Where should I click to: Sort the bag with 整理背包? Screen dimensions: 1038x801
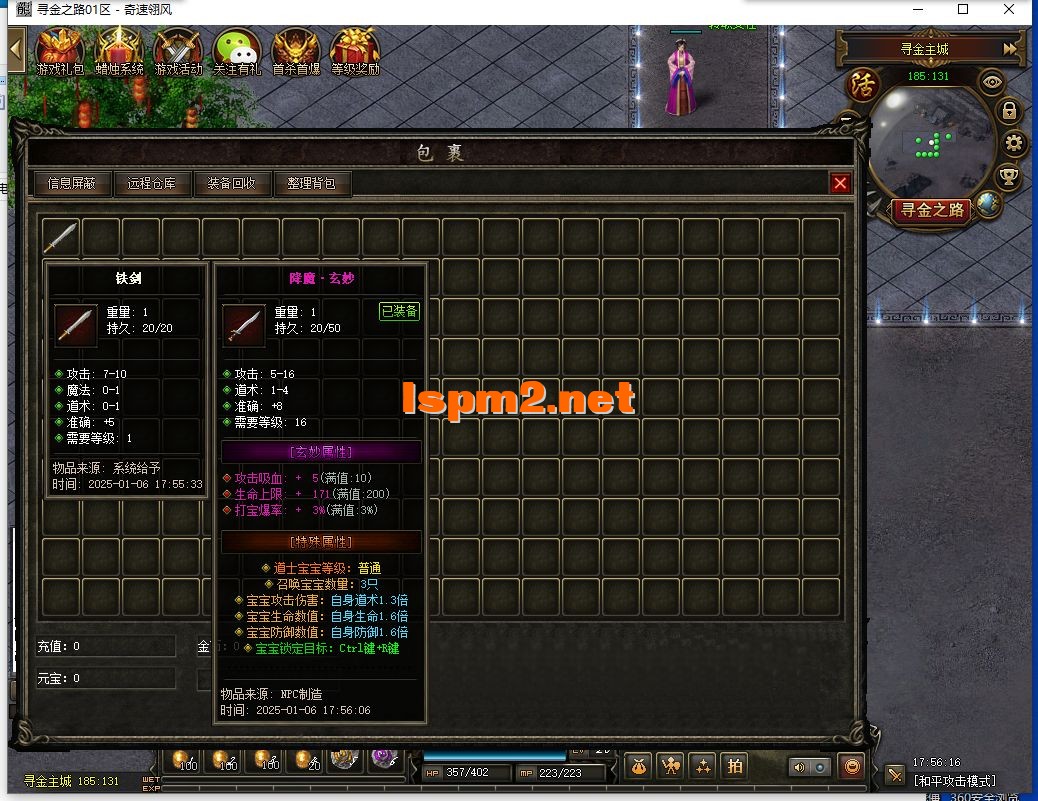point(311,184)
